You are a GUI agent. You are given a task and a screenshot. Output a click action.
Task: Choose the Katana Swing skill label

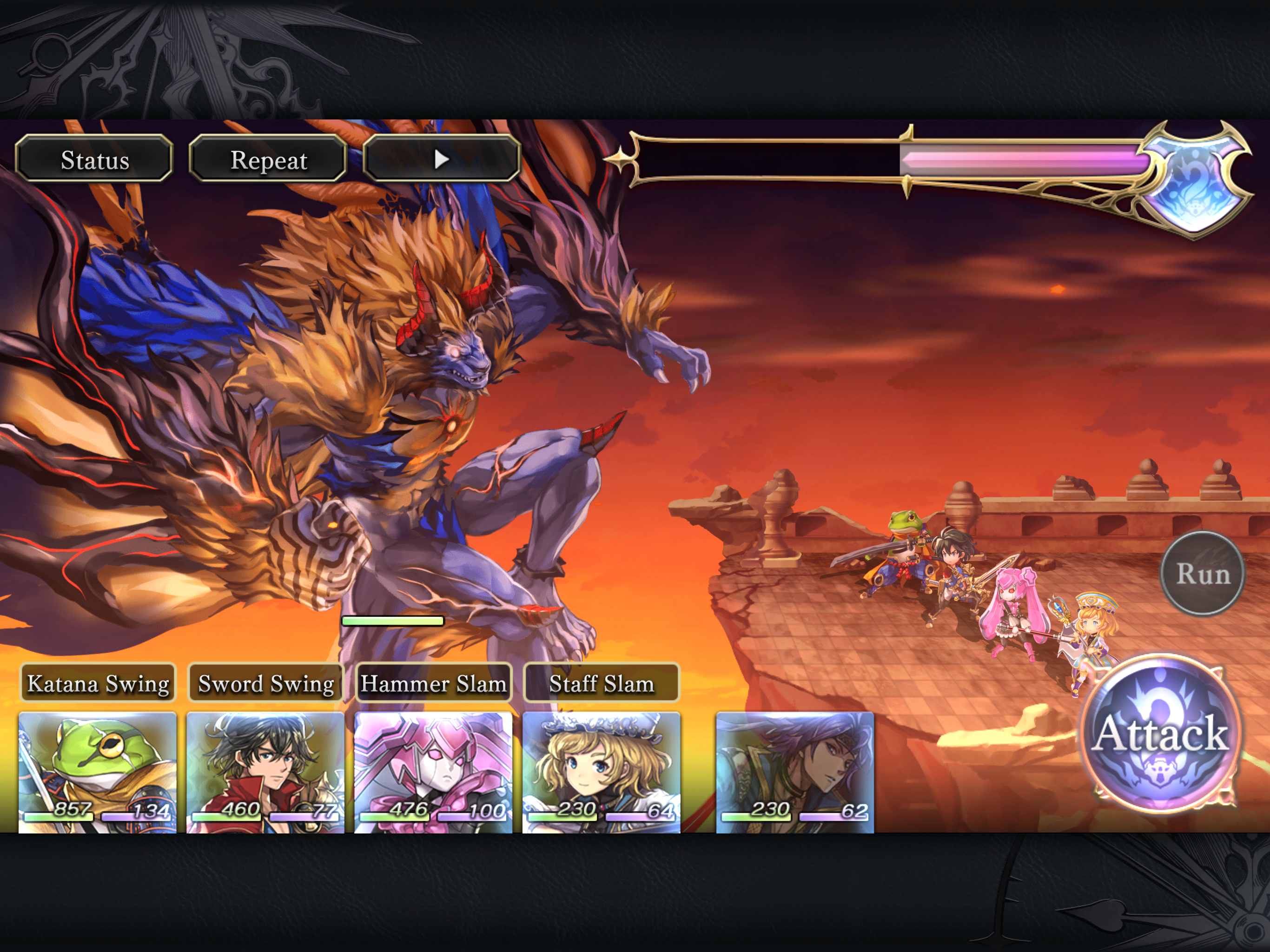pos(98,683)
